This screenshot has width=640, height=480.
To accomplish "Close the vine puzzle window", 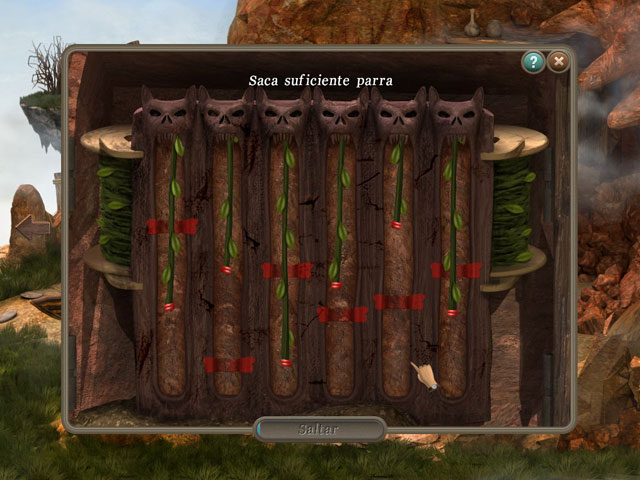I will point(558,63).
